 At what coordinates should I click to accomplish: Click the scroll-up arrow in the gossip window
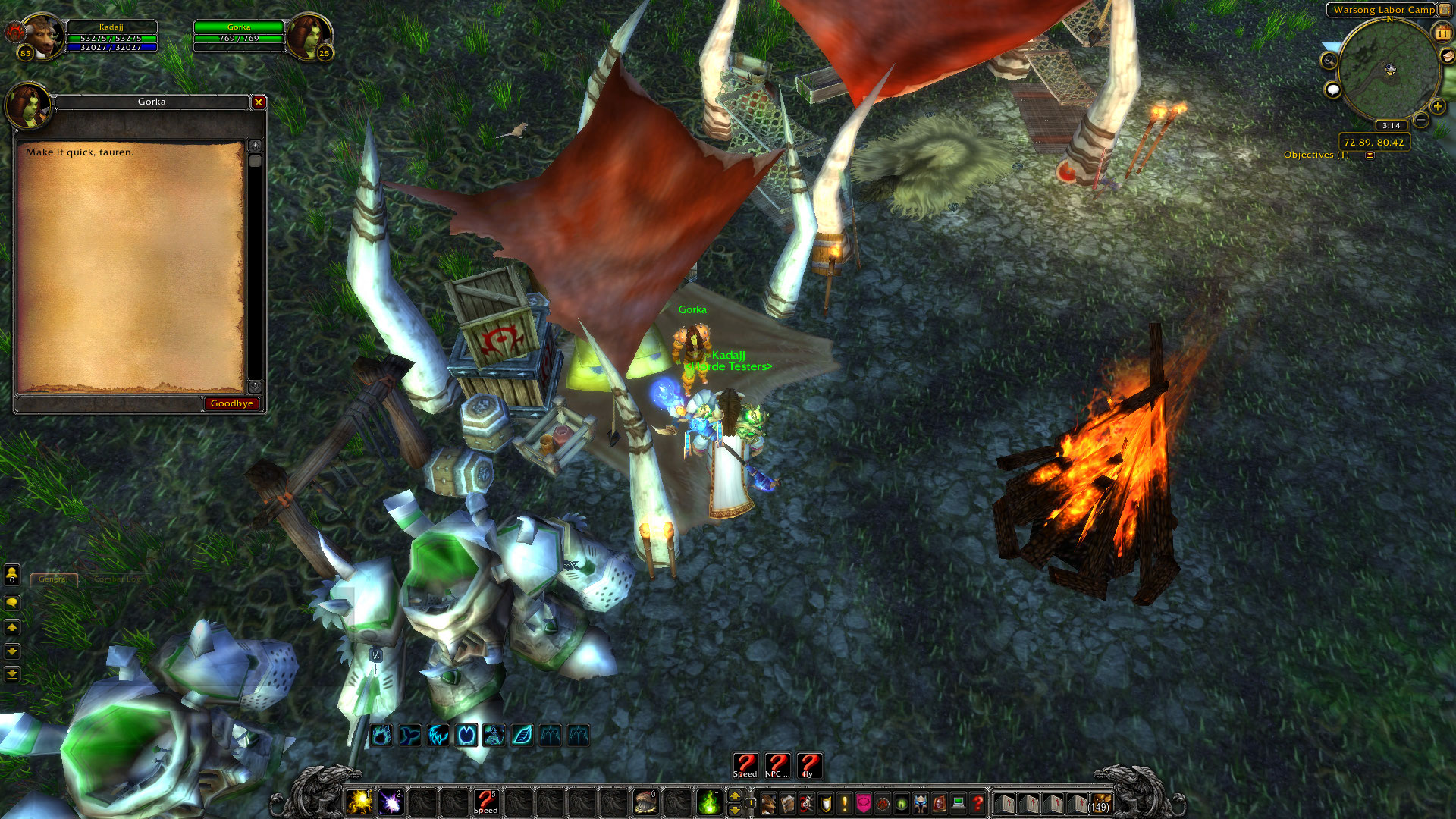pos(256,145)
